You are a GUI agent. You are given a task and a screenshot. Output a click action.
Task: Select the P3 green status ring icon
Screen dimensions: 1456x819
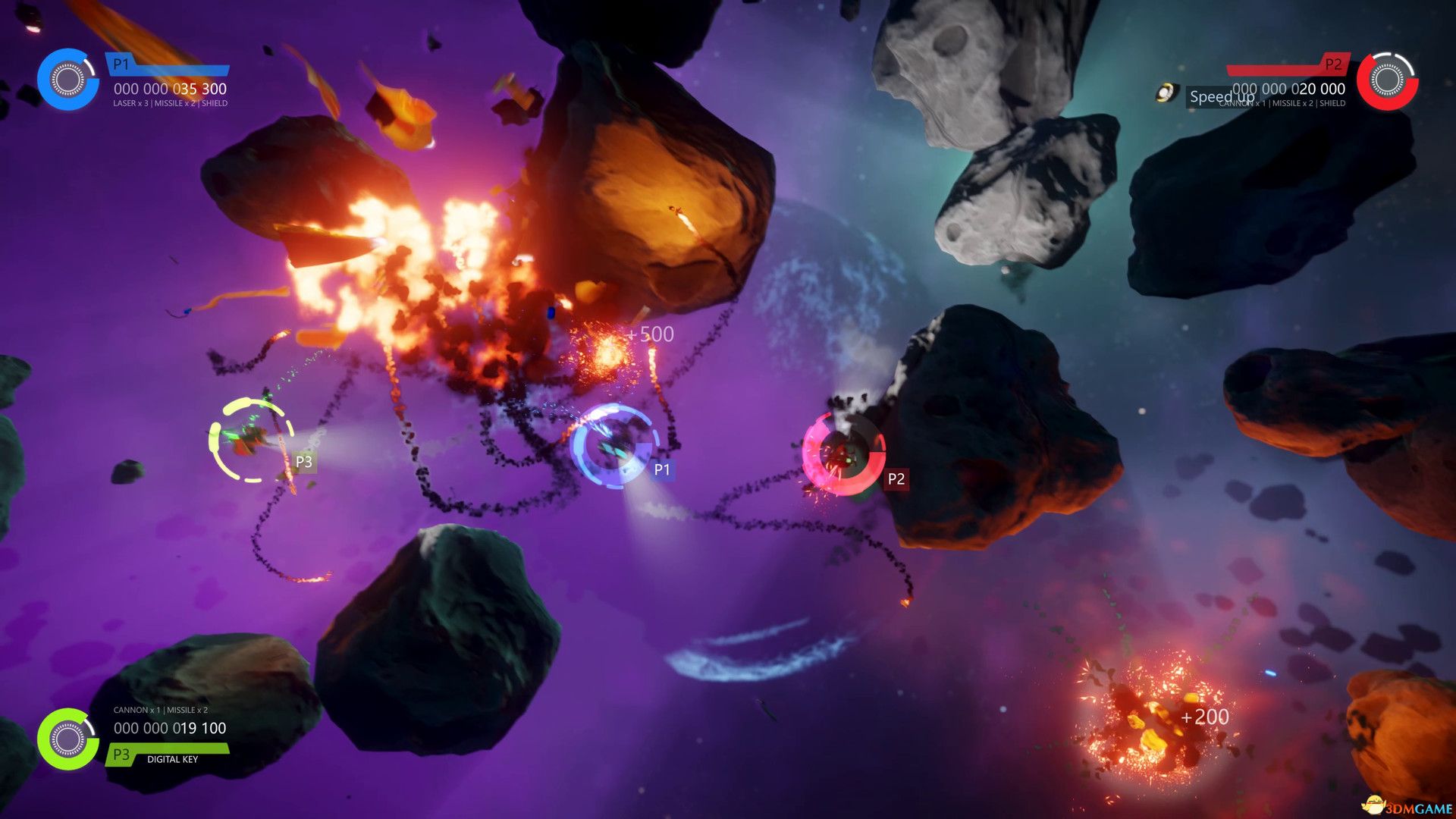tap(67, 738)
